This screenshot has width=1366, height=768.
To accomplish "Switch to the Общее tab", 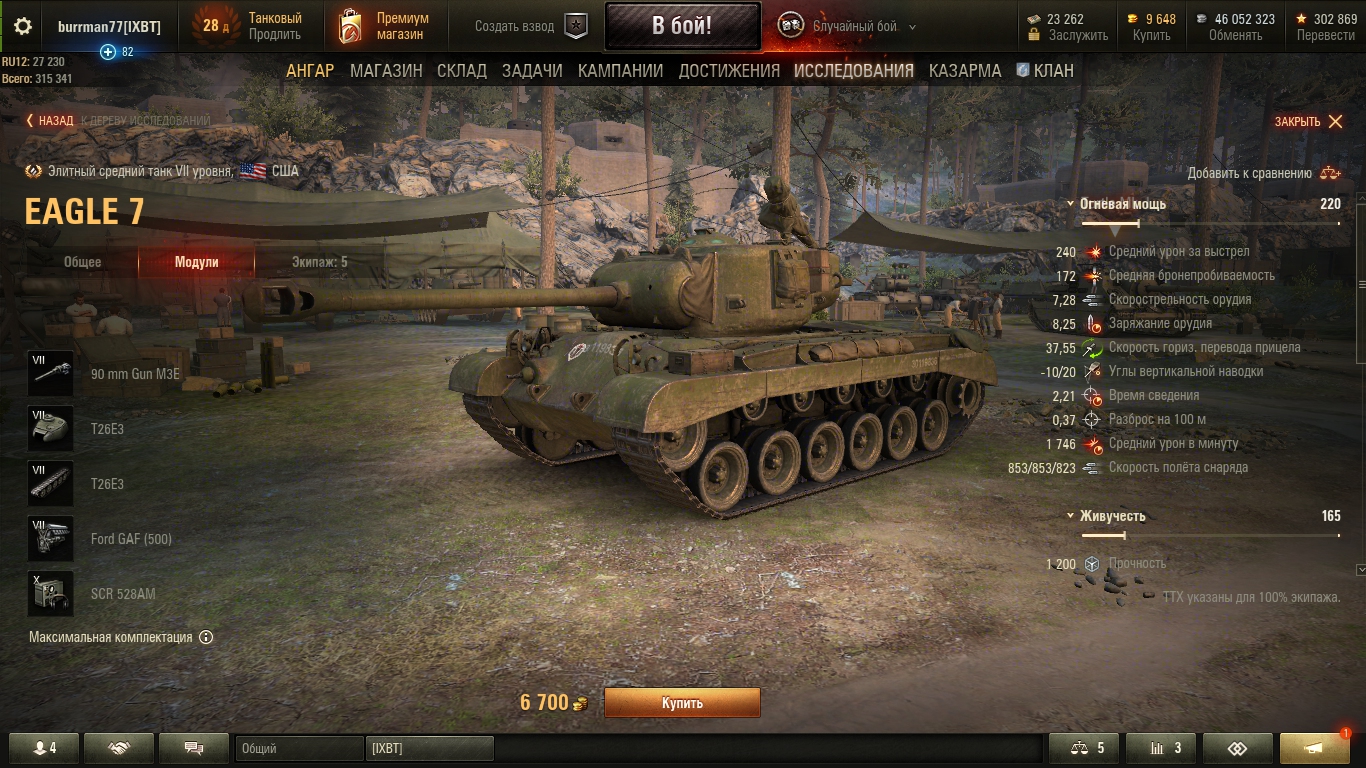I will click(x=83, y=262).
